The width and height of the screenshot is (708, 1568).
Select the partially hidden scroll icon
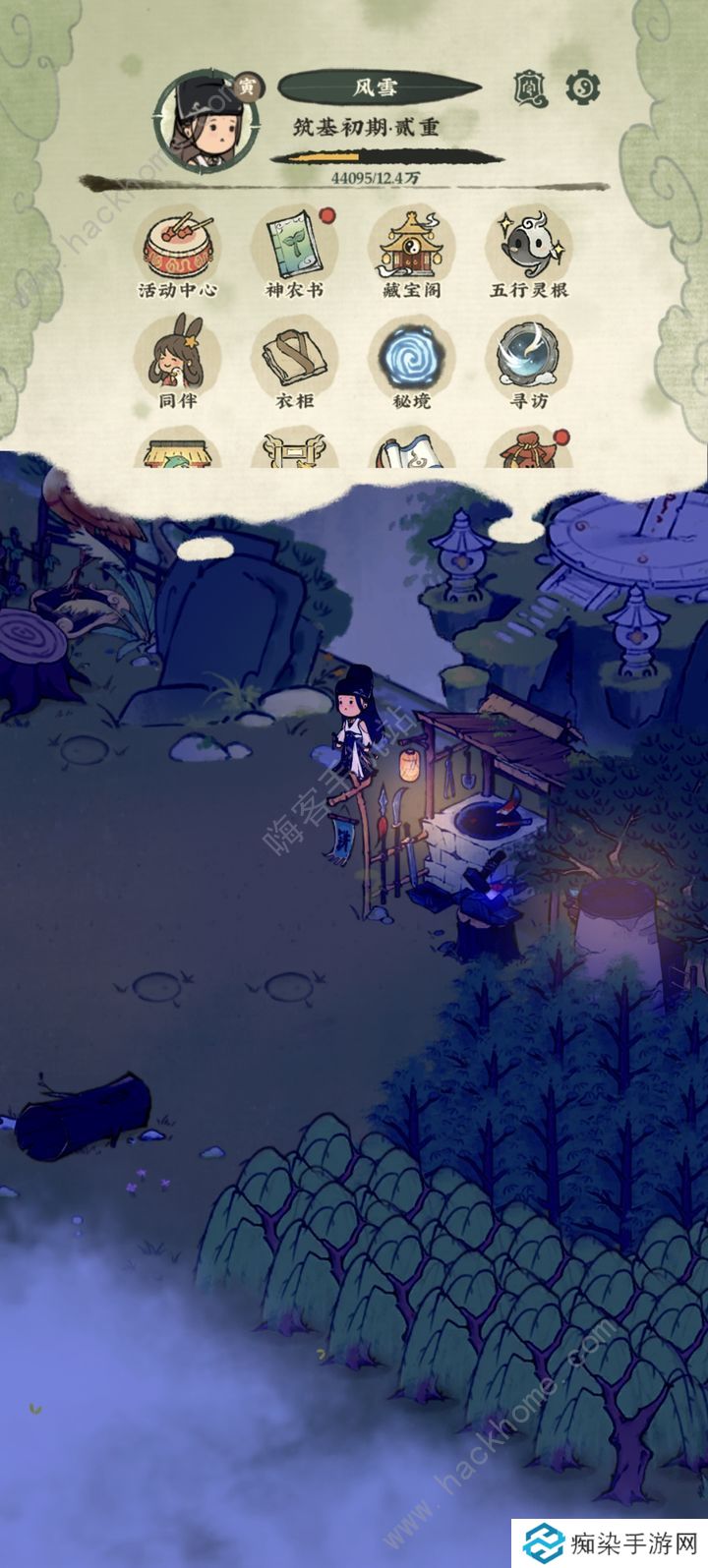pyautogui.click(x=411, y=452)
